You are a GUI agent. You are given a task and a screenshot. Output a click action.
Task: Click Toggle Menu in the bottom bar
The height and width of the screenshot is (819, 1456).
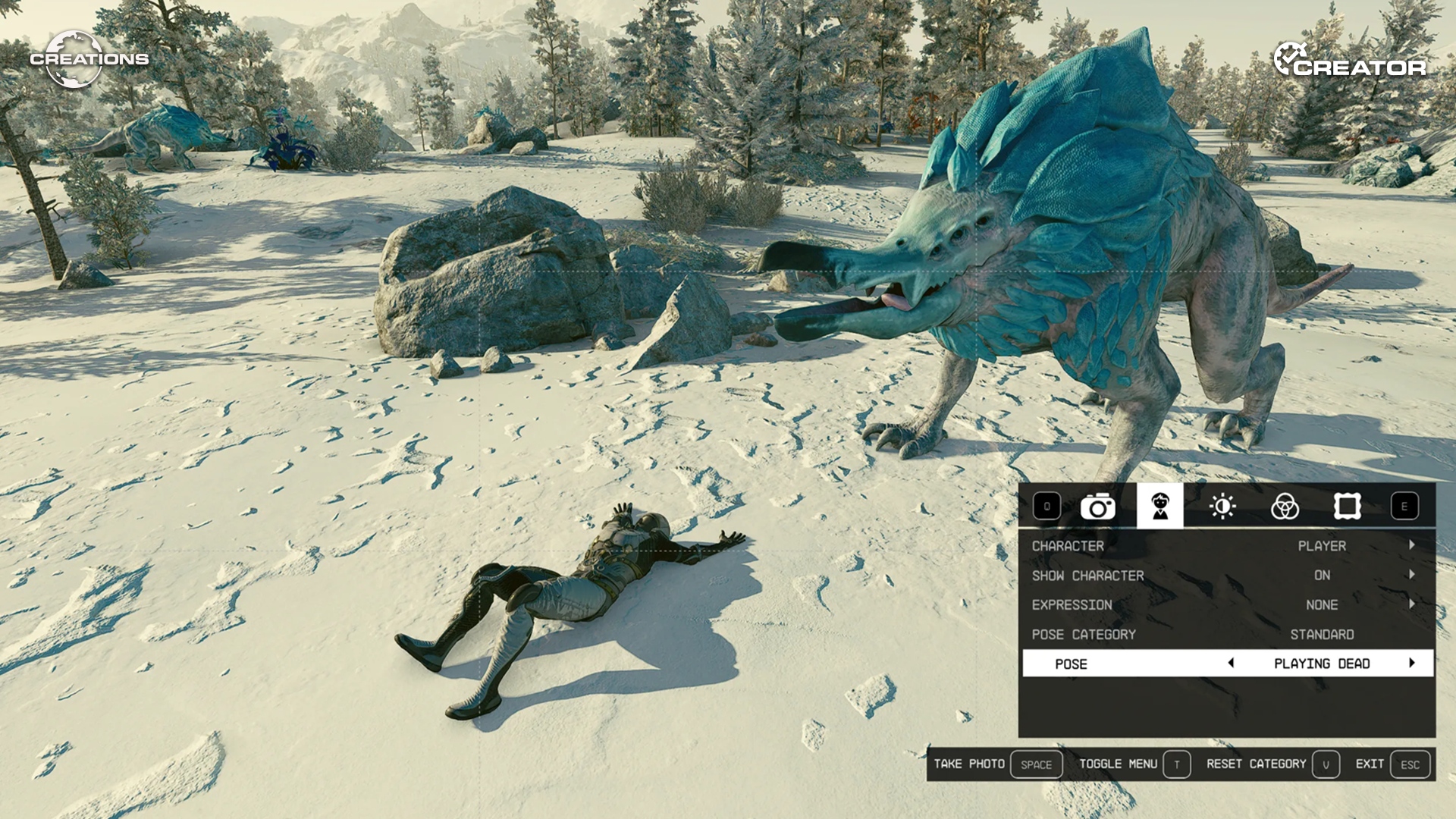coord(1134,764)
